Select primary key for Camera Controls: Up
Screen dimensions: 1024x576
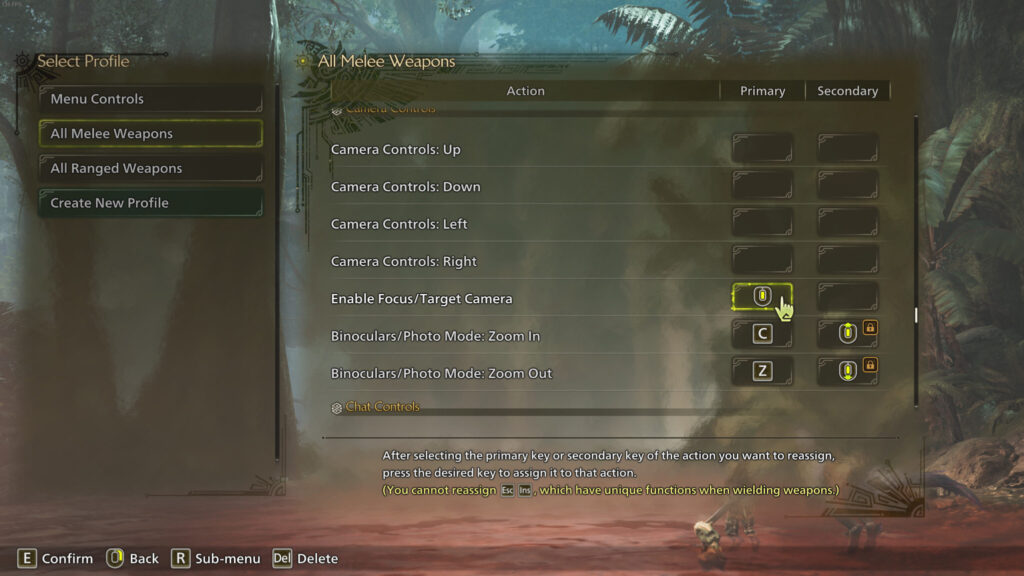tap(762, 149)
